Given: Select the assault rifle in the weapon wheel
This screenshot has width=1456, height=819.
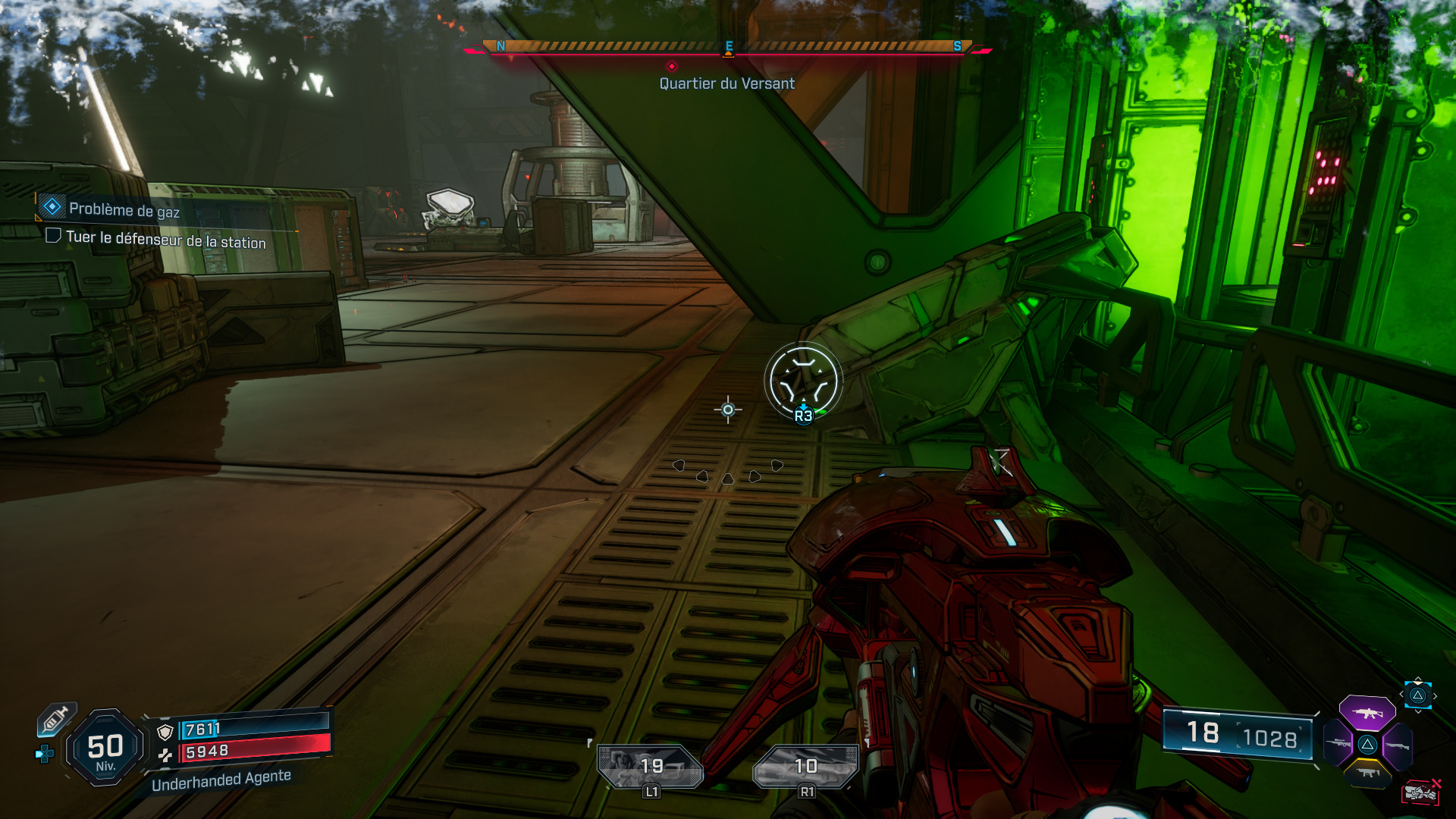Looking at the screenshot, I should tap(1366, 714).
